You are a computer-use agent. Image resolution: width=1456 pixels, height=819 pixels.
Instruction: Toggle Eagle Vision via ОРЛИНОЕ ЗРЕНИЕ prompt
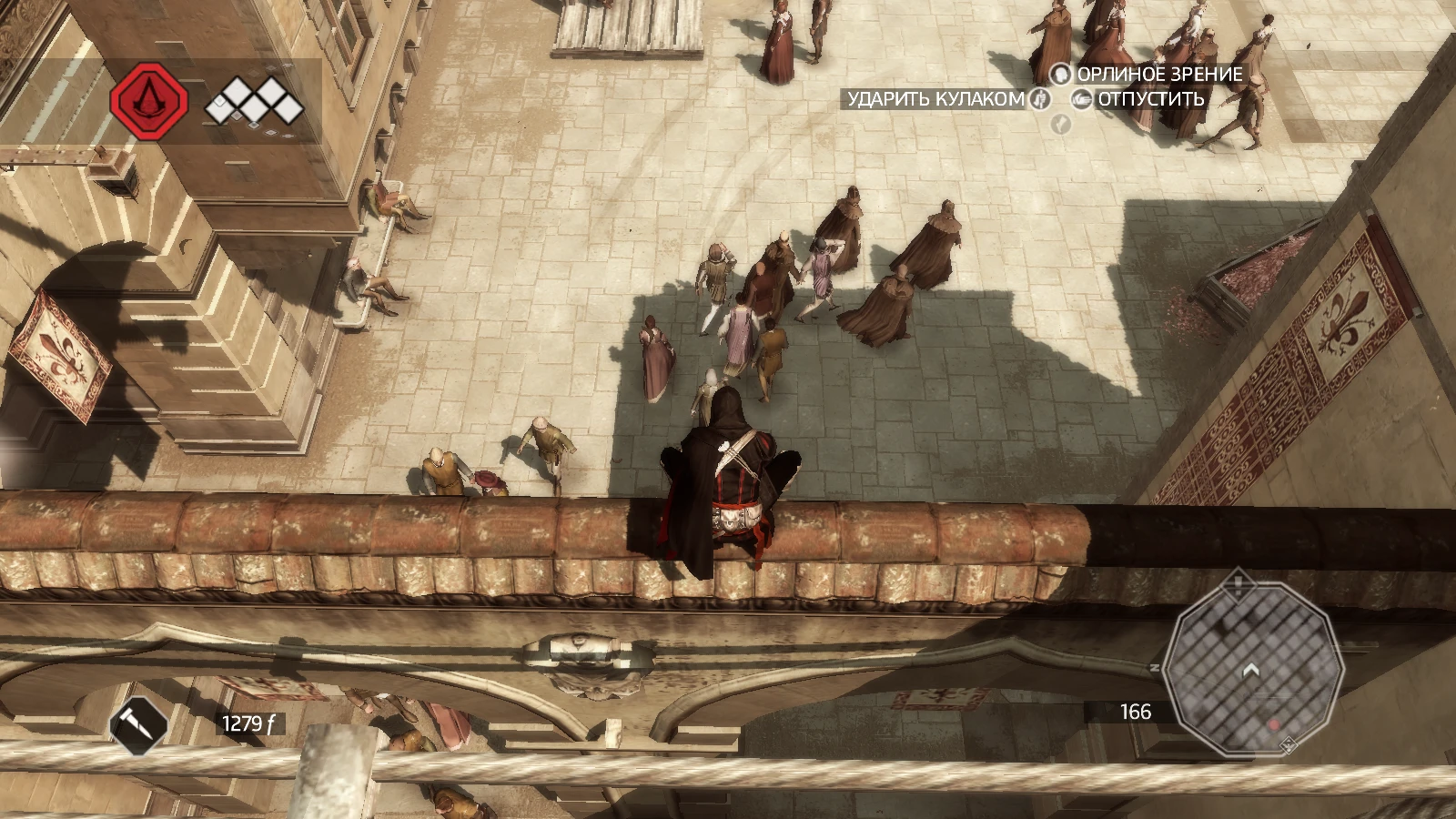pyautogui.click(x=1156, y=75)
